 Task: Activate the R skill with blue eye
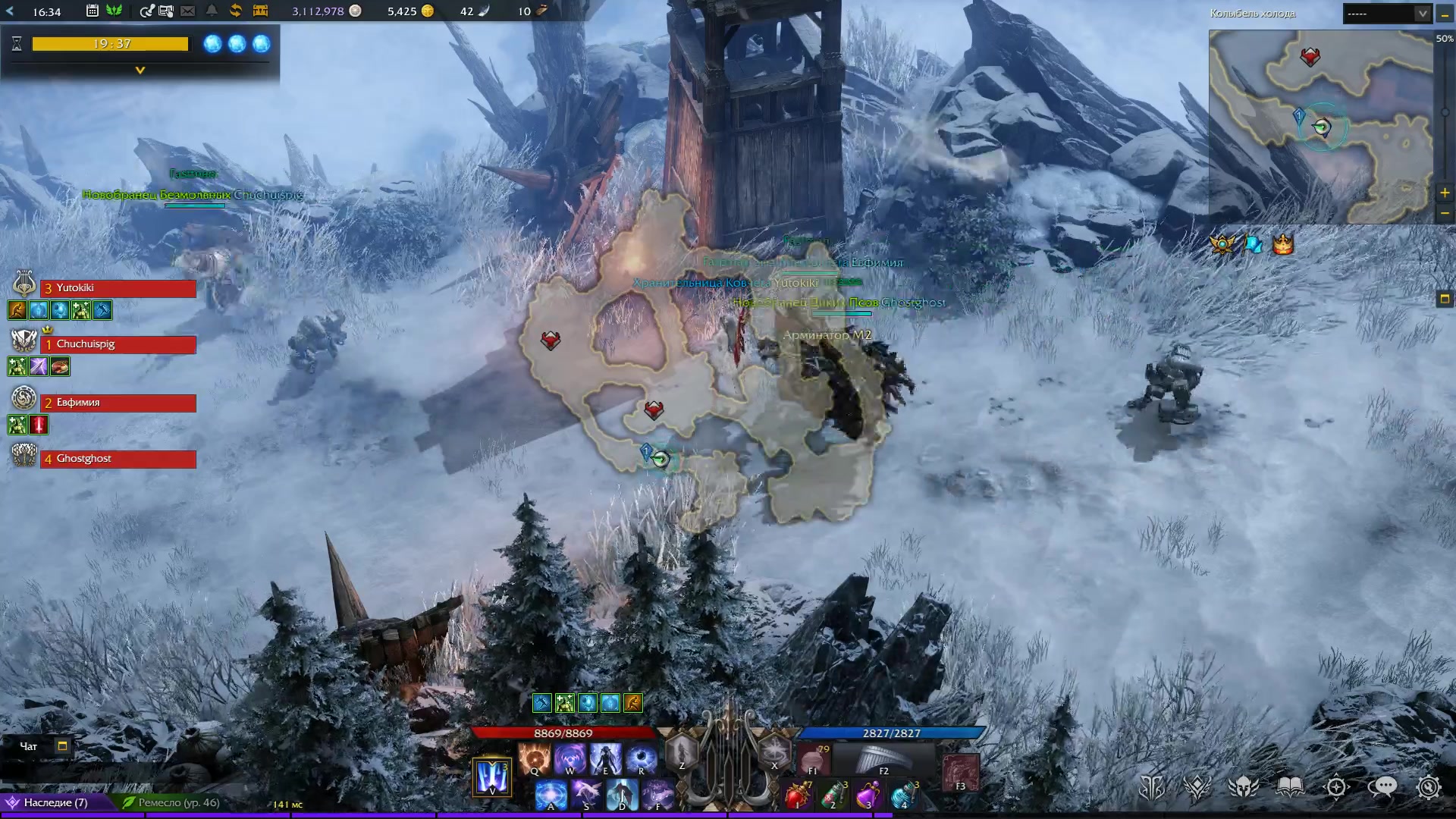[x=641, y=758]
